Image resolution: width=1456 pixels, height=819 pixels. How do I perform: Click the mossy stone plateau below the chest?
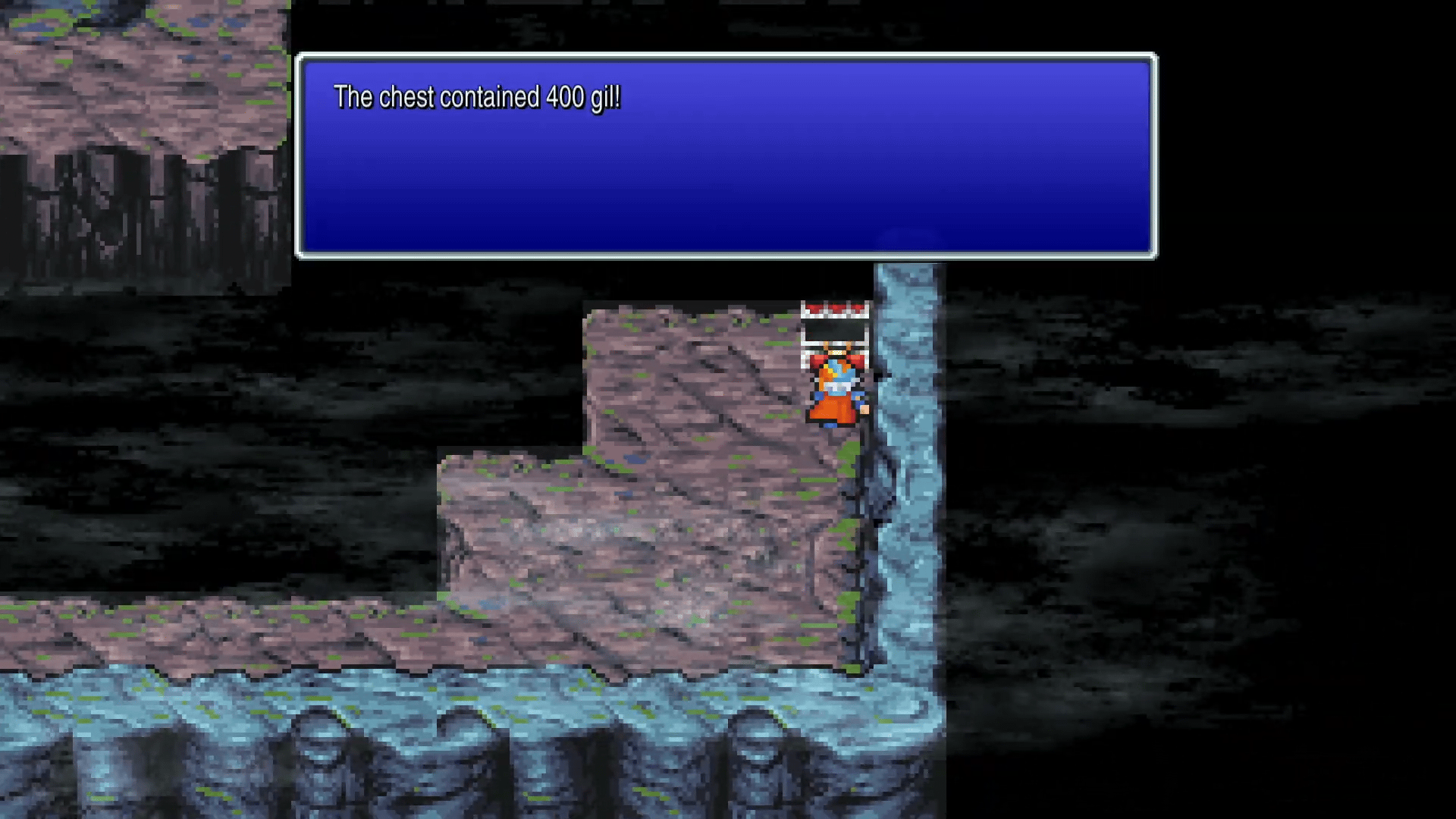coord(705,379)
